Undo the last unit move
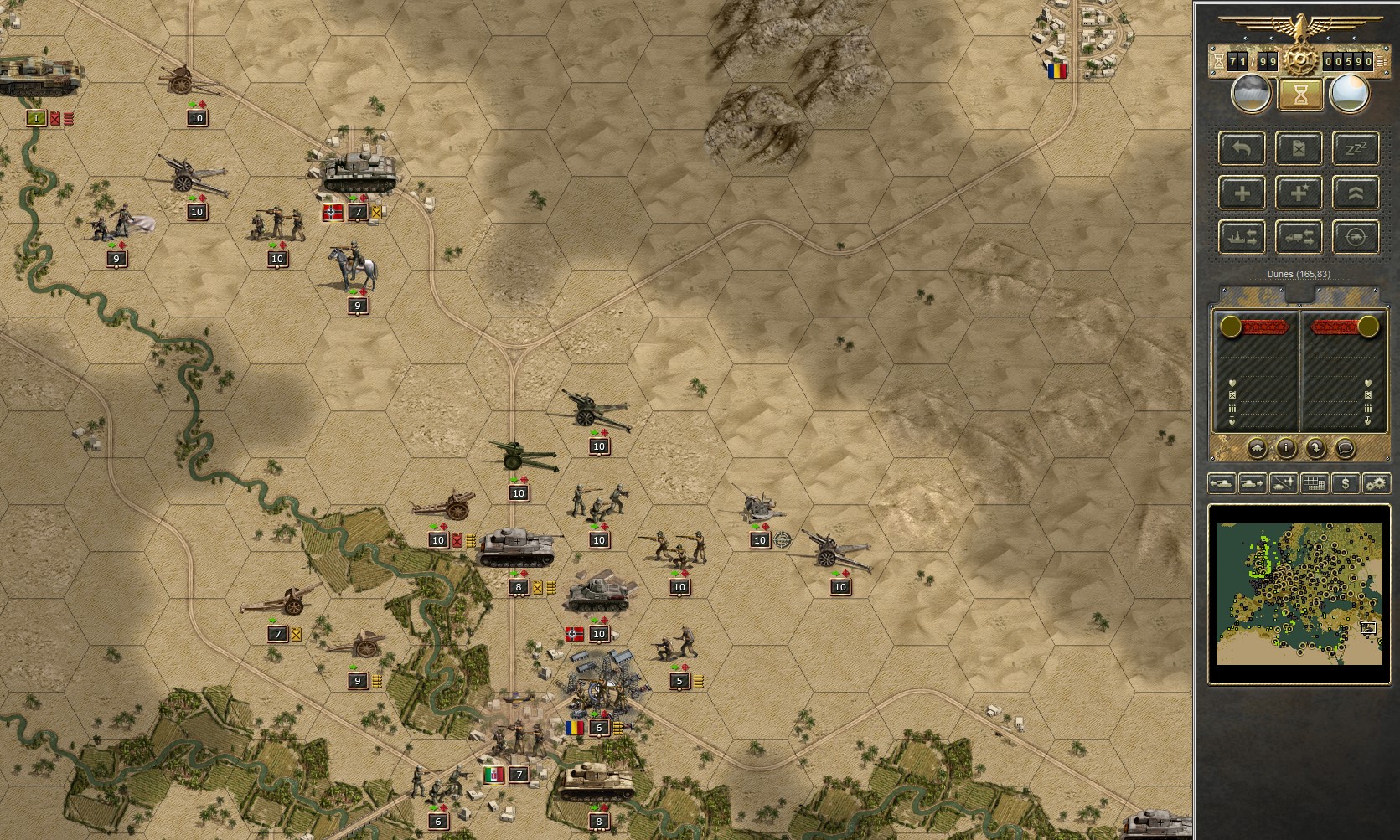Image resolution: width=1400 pixels, height=840 pixels. tap(1241, 148)
